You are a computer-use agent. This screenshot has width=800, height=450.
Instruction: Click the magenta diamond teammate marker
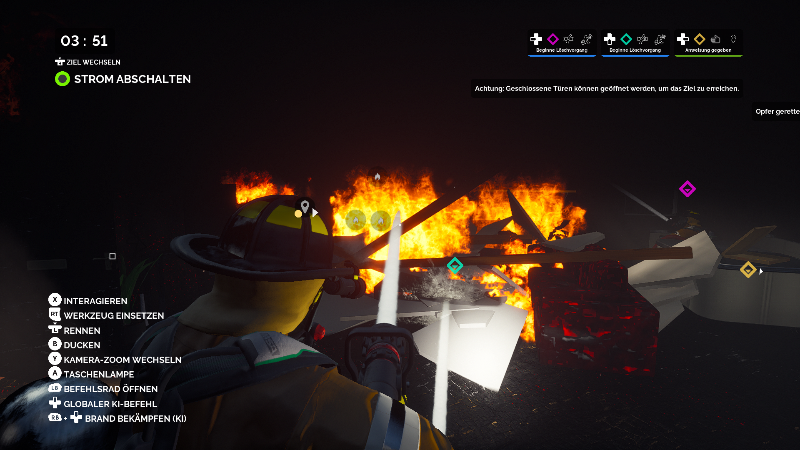pos(687,189)
